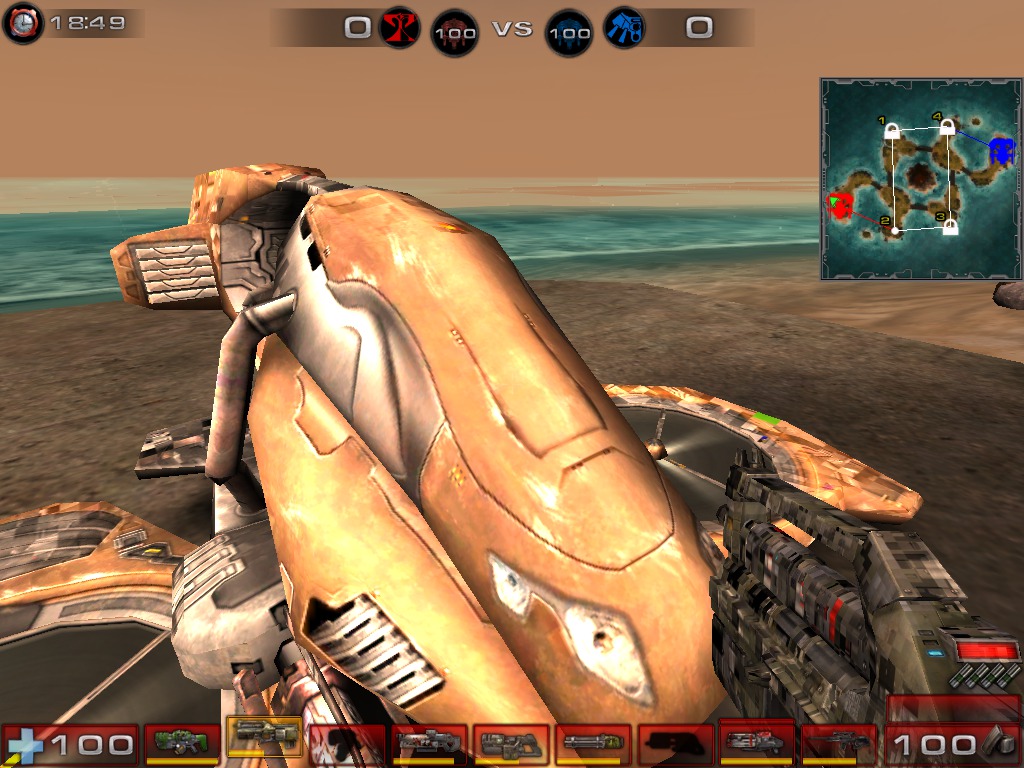Switch to the shock rifle slot
The width and height of the screenshot is (1024, 768).
click(x=429, y=743)
